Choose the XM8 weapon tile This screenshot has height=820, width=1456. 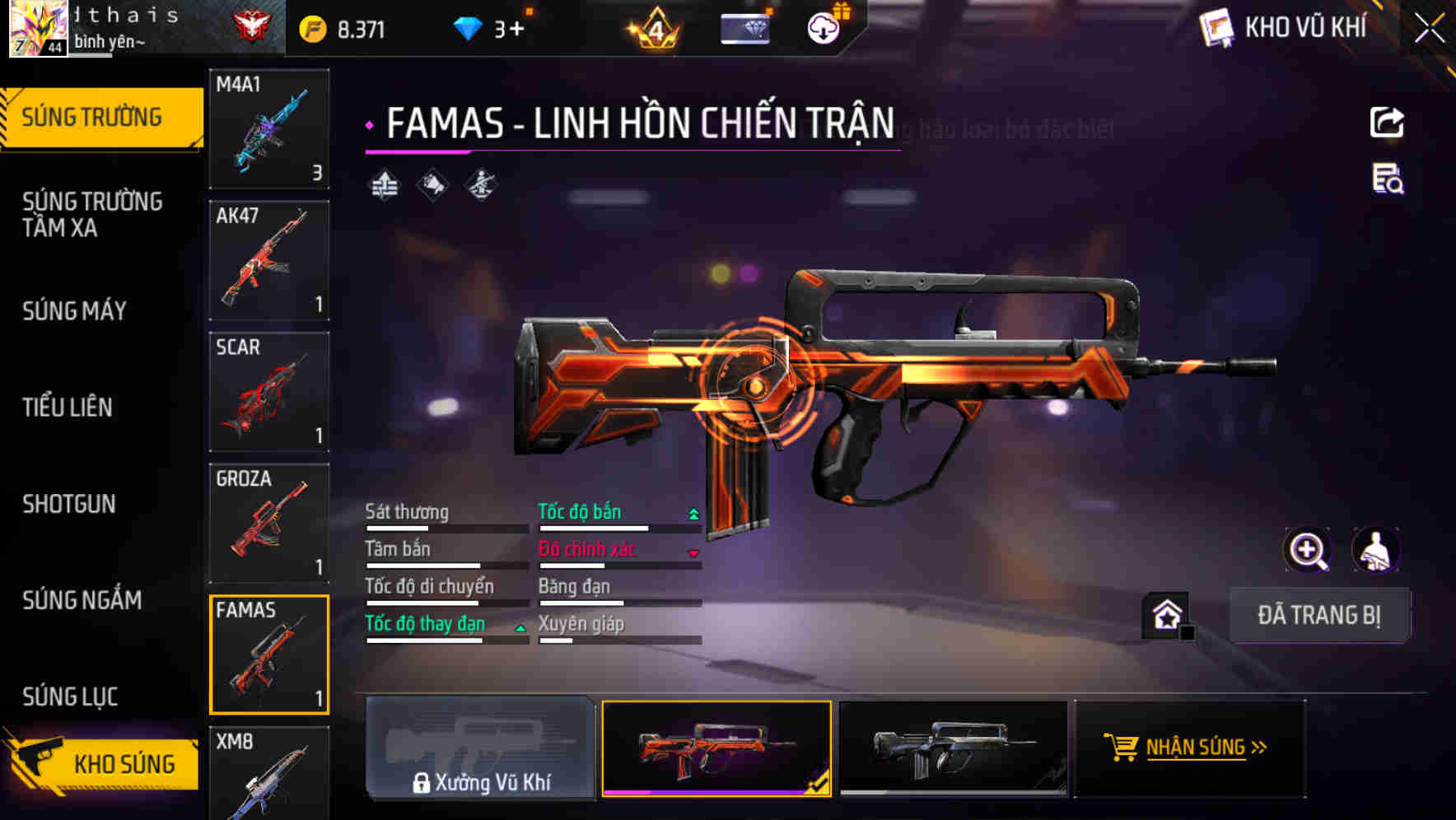tap(269, 772)
